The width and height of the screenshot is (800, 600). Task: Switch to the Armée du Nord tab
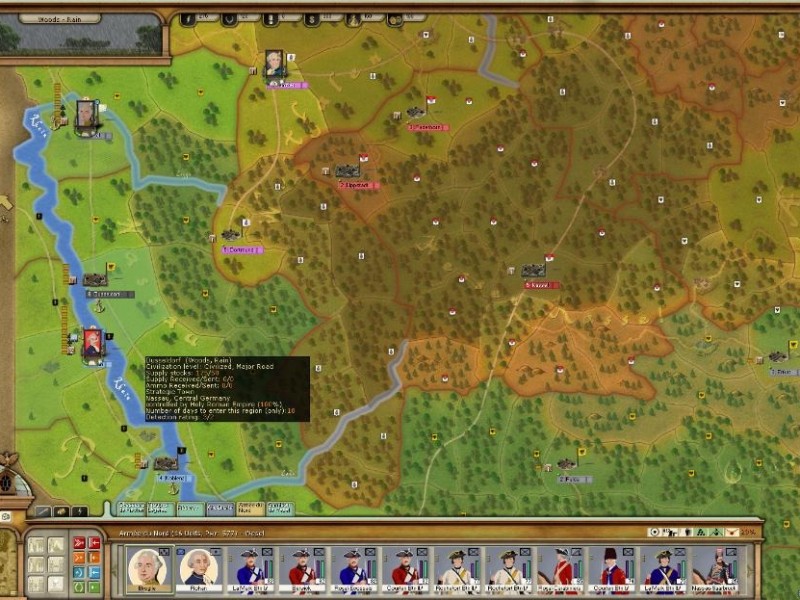[x=250, y=508]
